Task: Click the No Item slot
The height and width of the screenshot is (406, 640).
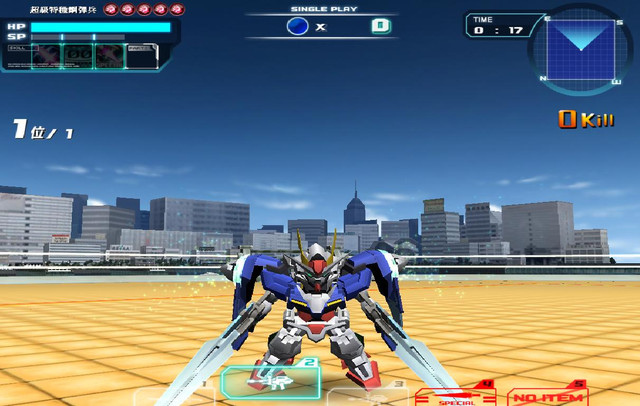Action: [547, 396]
